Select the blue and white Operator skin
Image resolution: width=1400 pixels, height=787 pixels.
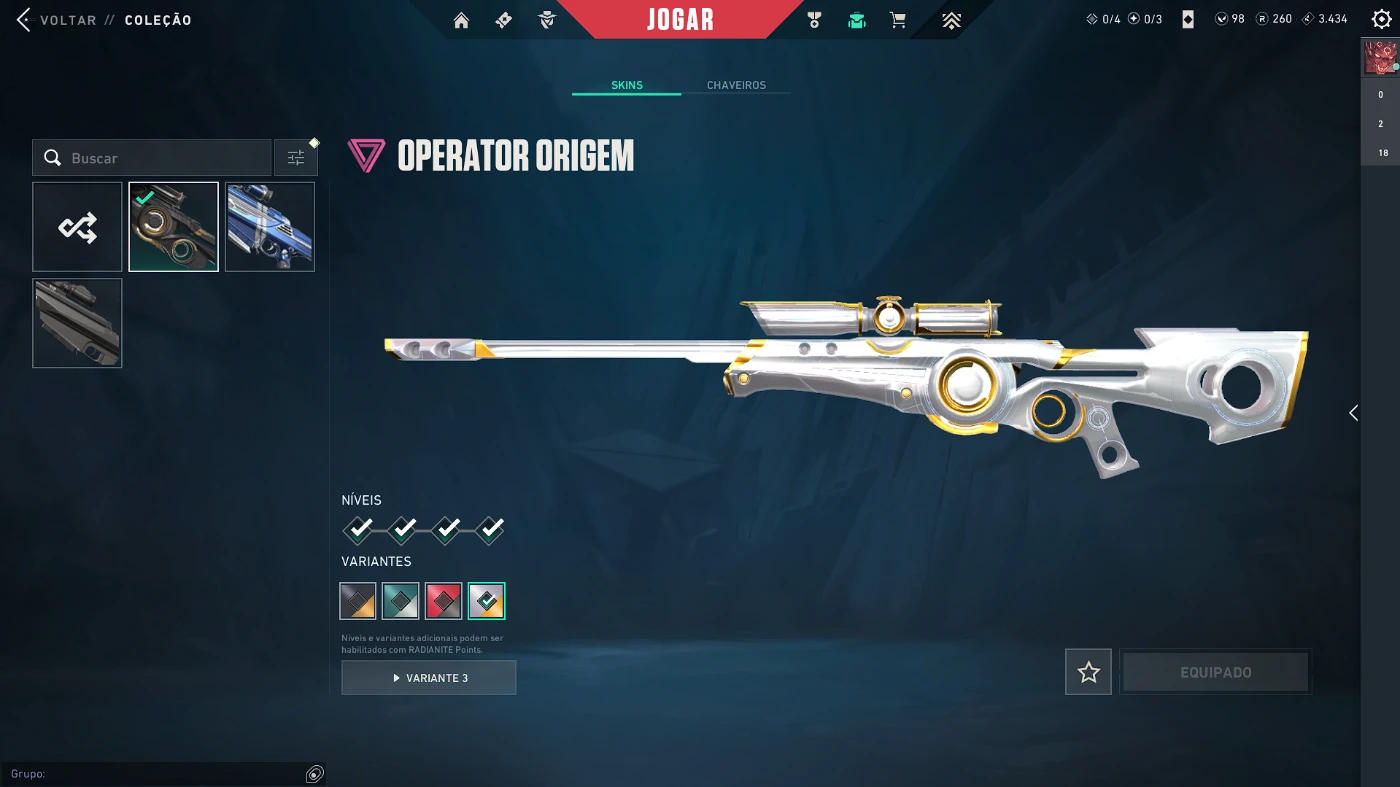[x=270, y=227]
